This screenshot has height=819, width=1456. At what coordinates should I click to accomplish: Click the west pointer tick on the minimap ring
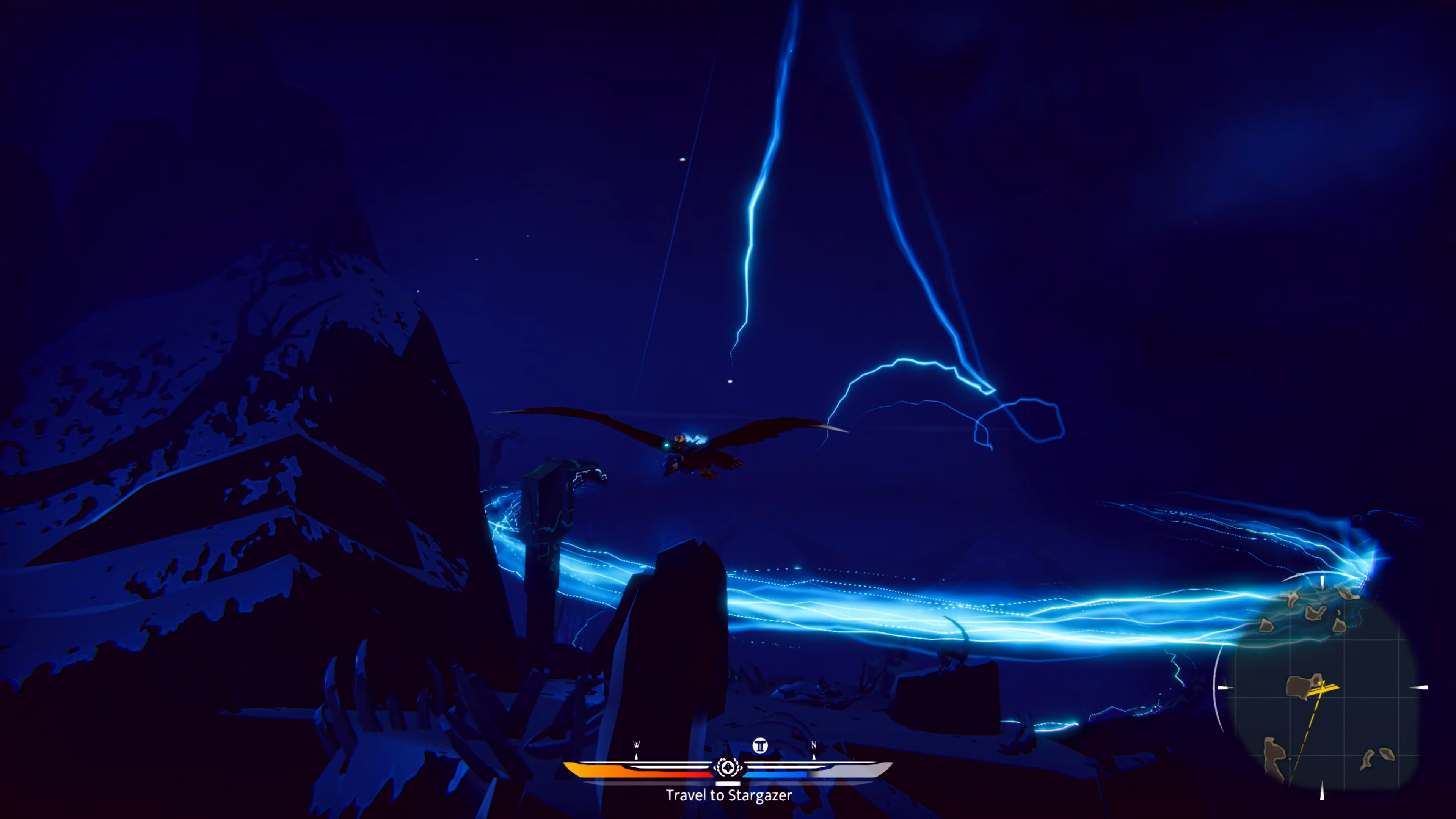(1224, 687)
